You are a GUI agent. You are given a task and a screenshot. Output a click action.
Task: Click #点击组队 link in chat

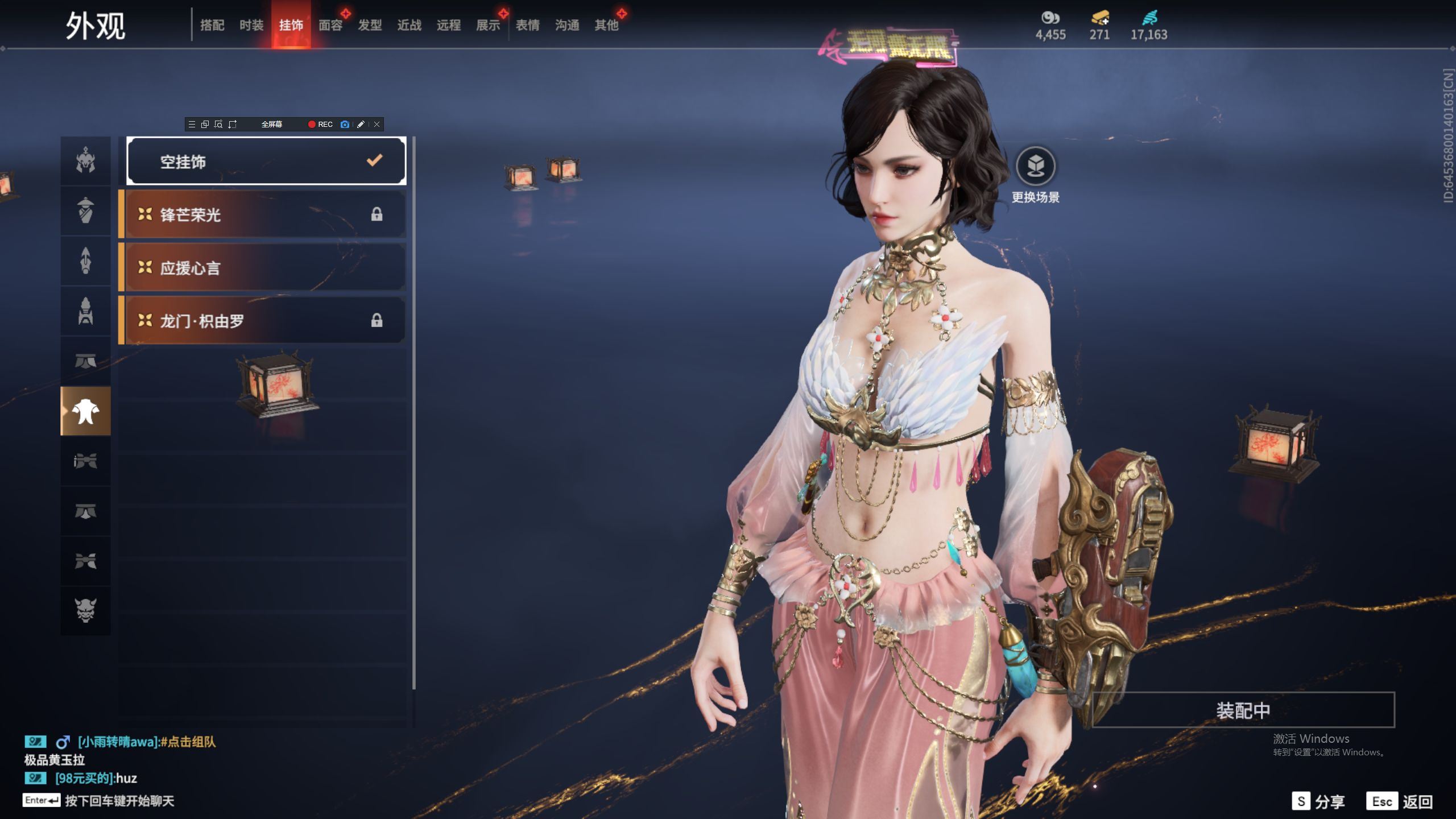[188, 742]
